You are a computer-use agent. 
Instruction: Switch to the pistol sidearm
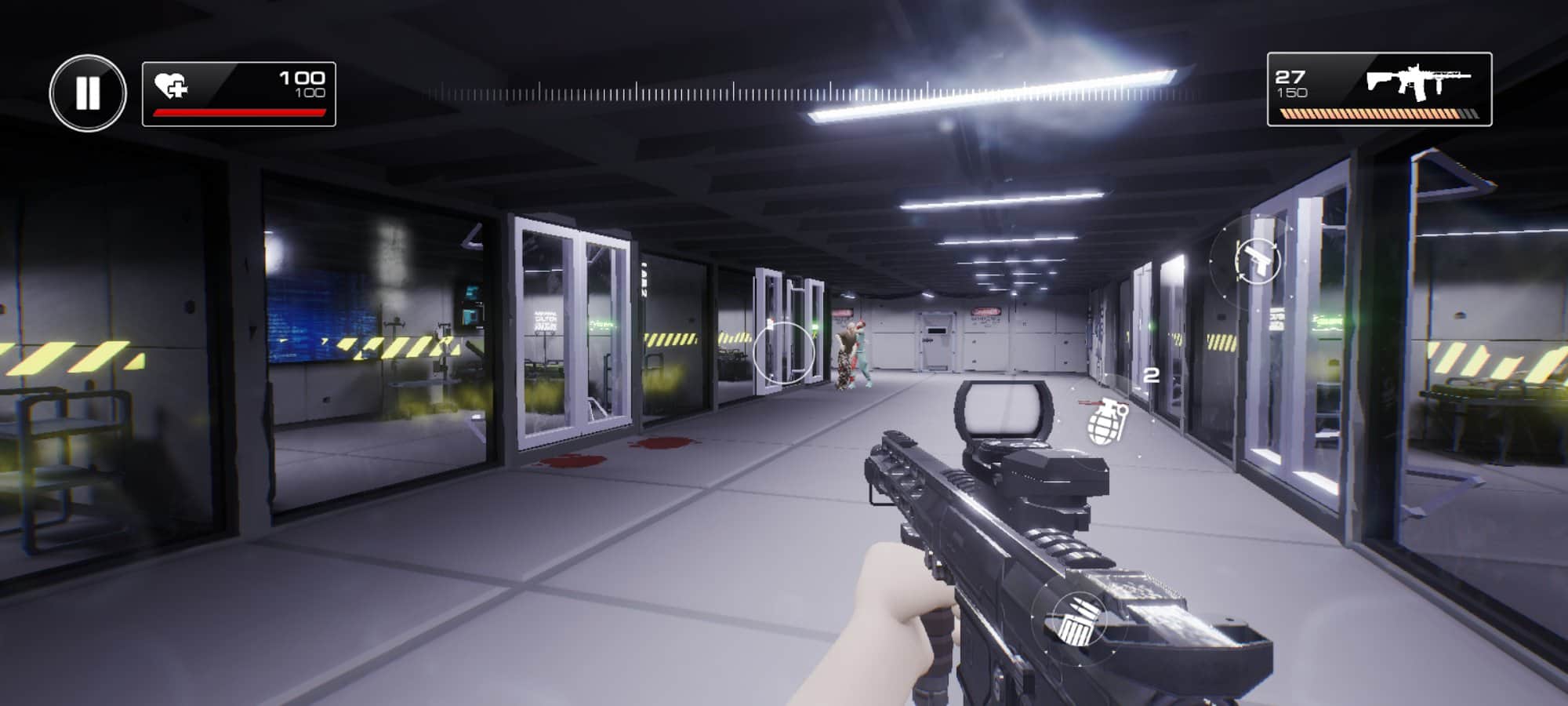coord(1257,260)
